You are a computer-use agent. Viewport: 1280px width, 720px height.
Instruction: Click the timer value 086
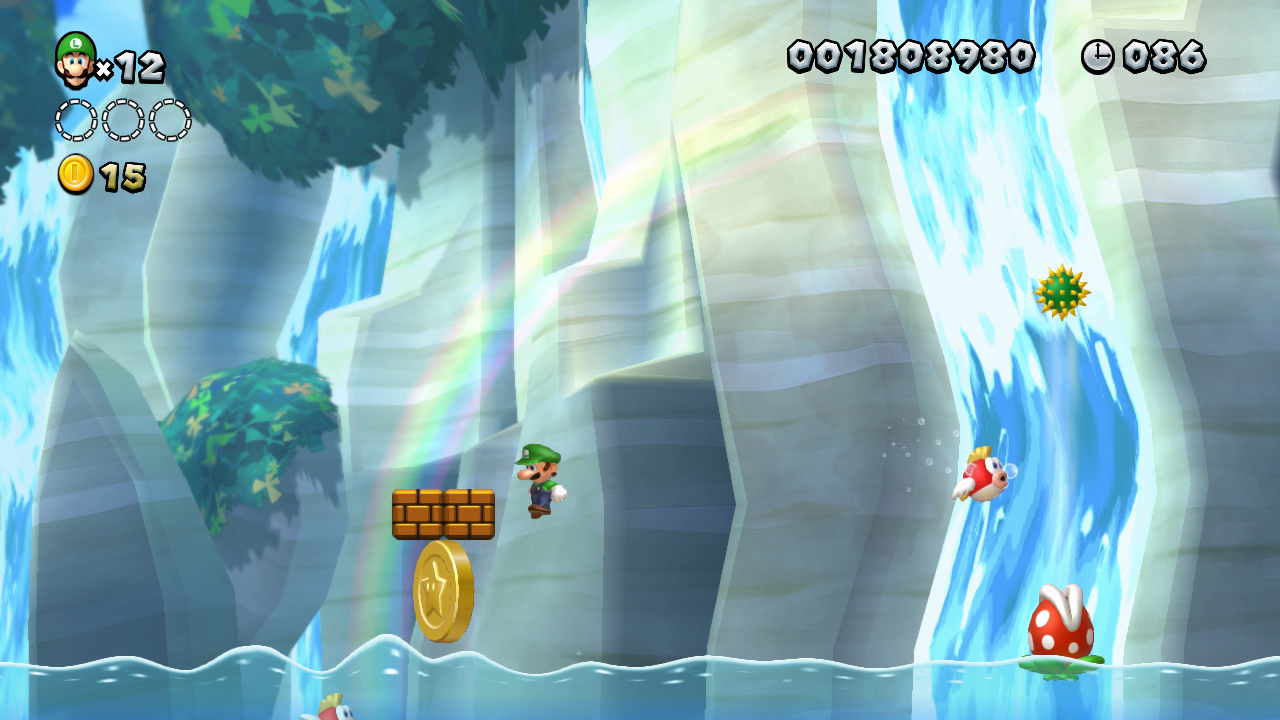click(1166, 57)
